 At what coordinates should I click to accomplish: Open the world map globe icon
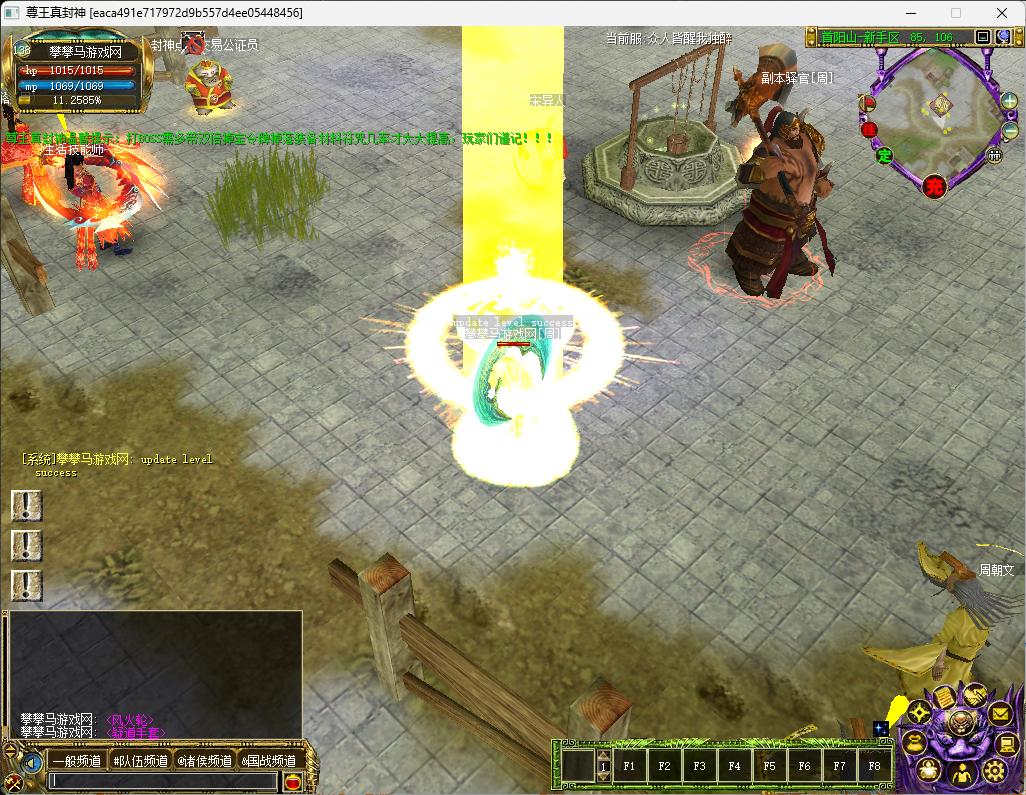(x=1003, y=37)
